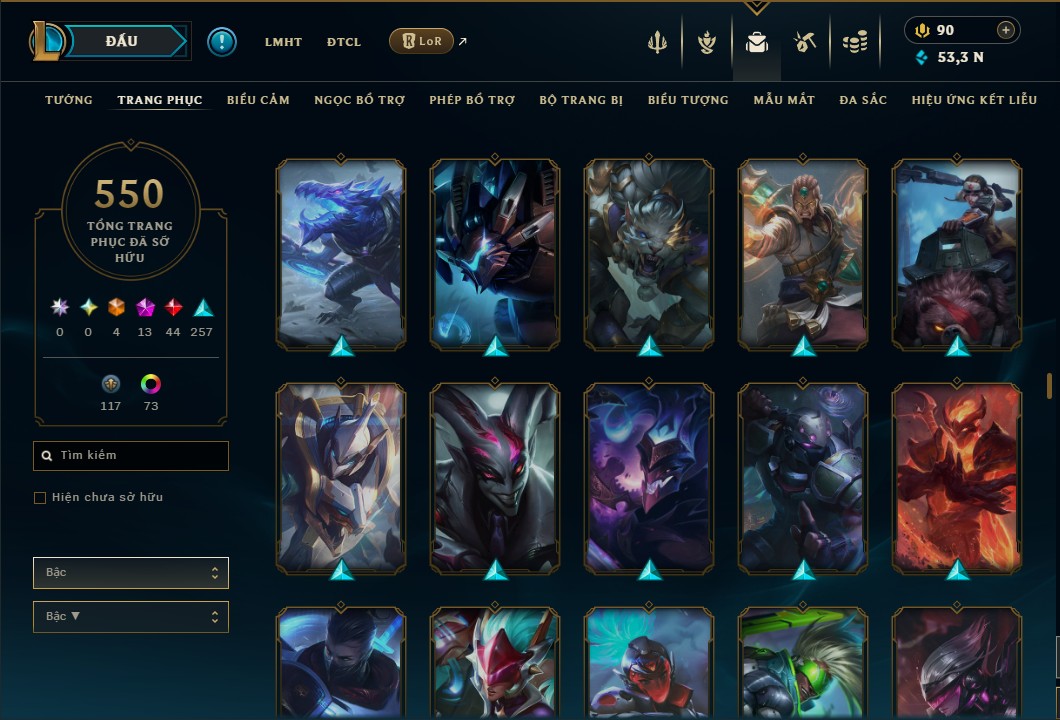Click the Tìm kiếm search field
The image size is (1060, 720).
point(131,456)
